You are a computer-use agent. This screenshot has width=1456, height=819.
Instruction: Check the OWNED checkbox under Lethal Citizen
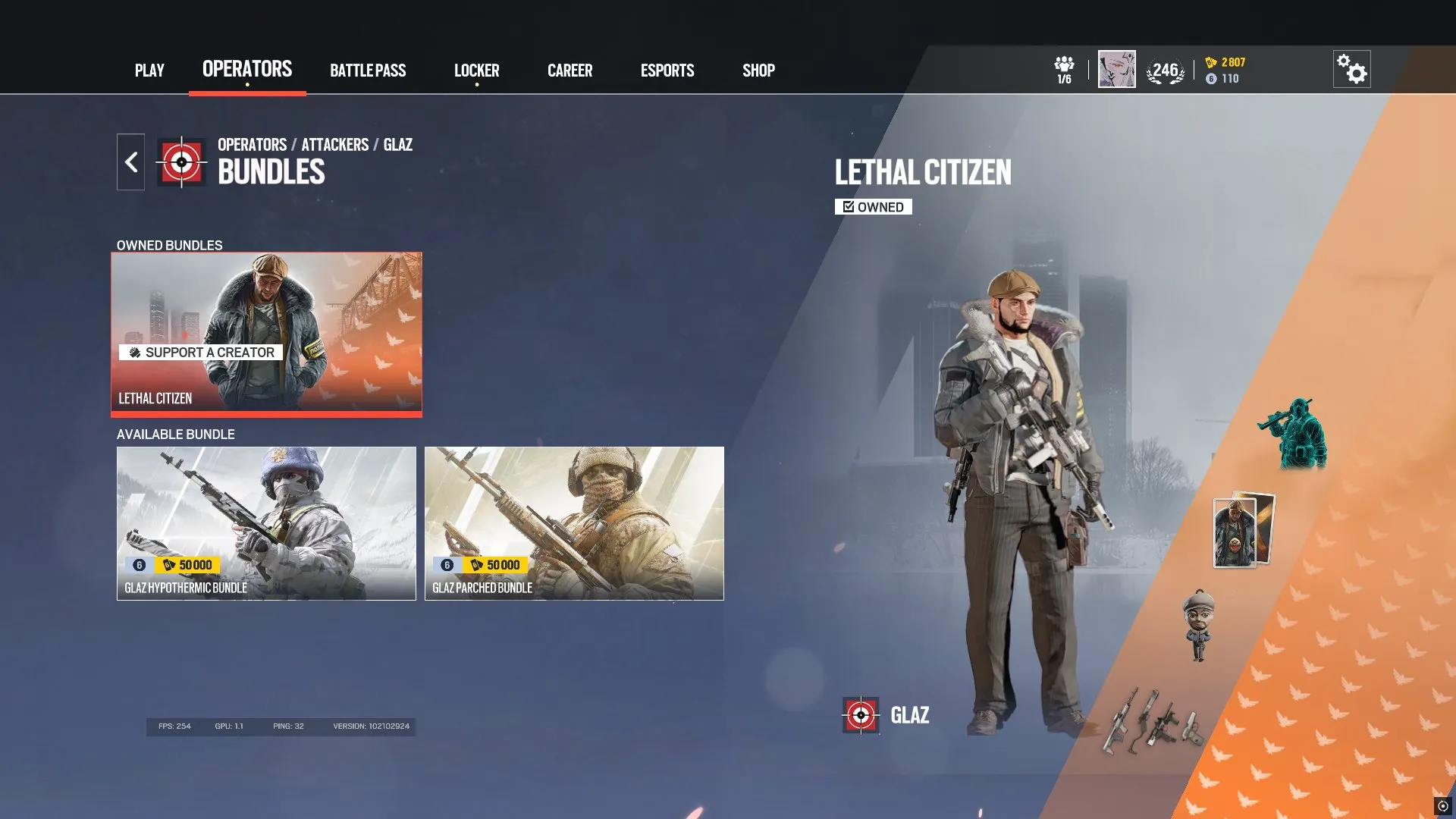(848, 206)
